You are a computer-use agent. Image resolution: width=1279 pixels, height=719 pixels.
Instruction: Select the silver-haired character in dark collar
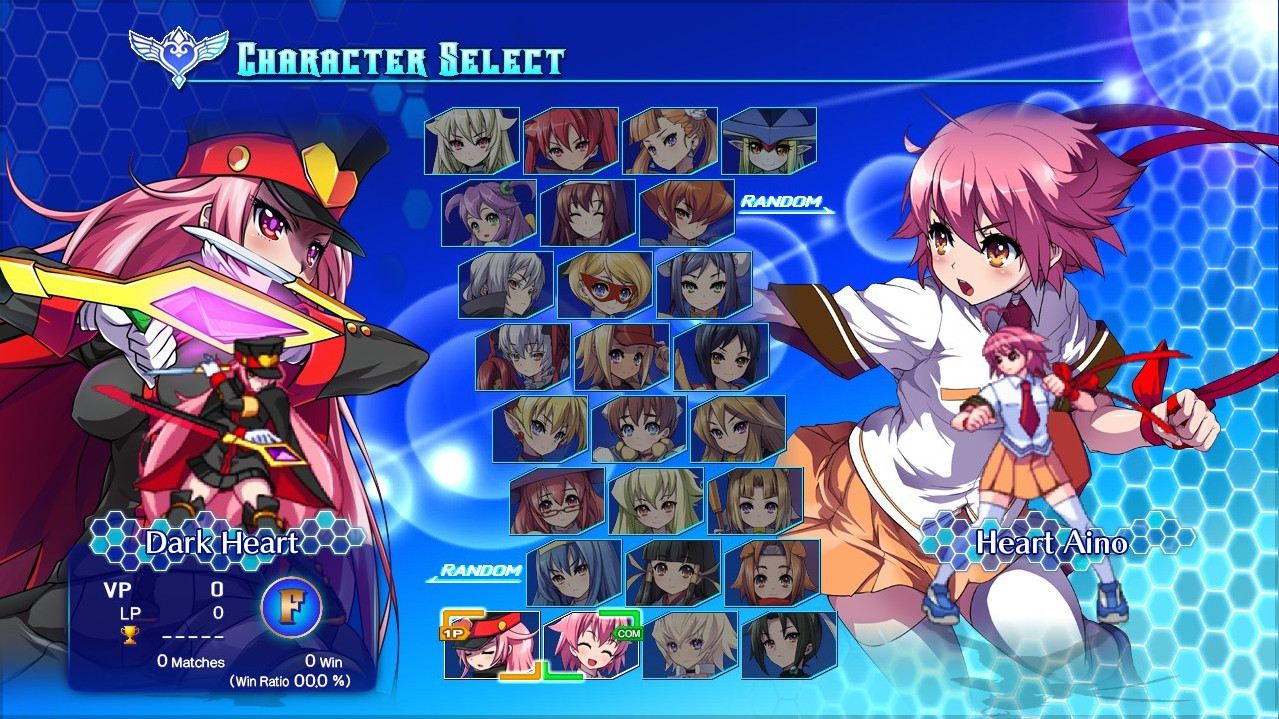click(506, 285)
